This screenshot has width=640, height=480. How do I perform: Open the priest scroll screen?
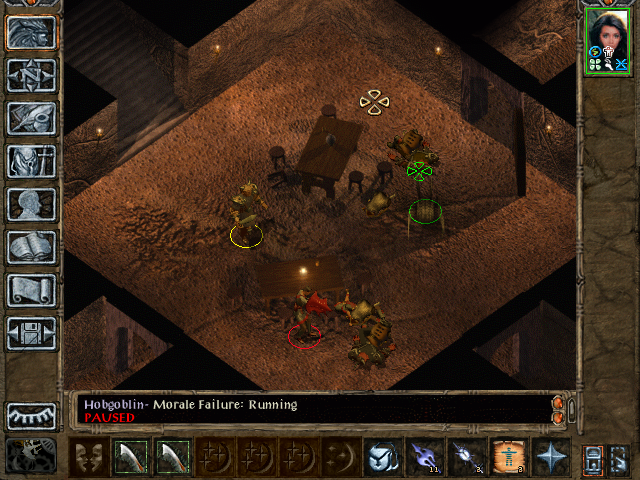tap(32, 290)
